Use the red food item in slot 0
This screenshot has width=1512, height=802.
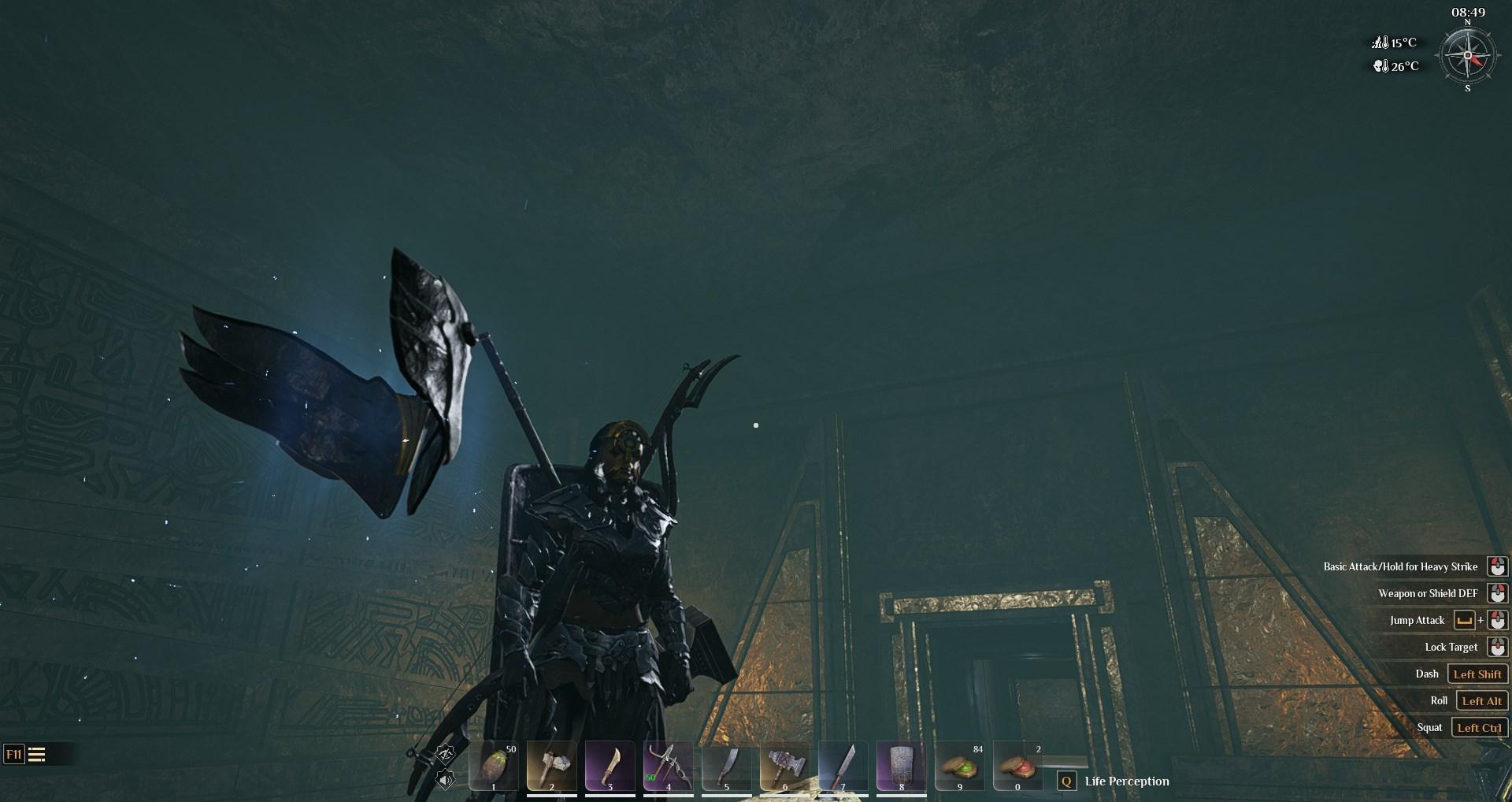click(1017, 765)
